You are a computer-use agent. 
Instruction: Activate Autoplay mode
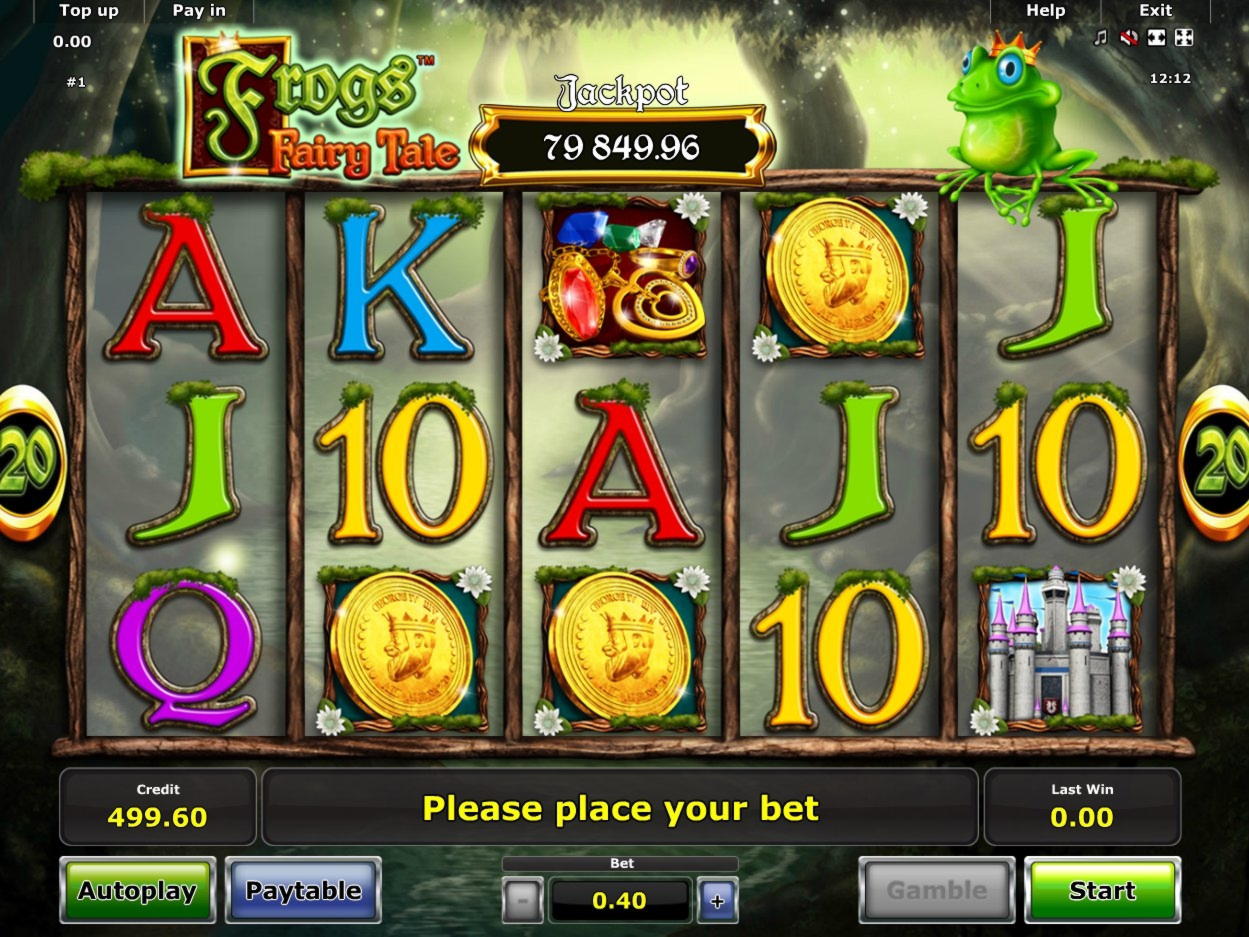pos(137,890)
